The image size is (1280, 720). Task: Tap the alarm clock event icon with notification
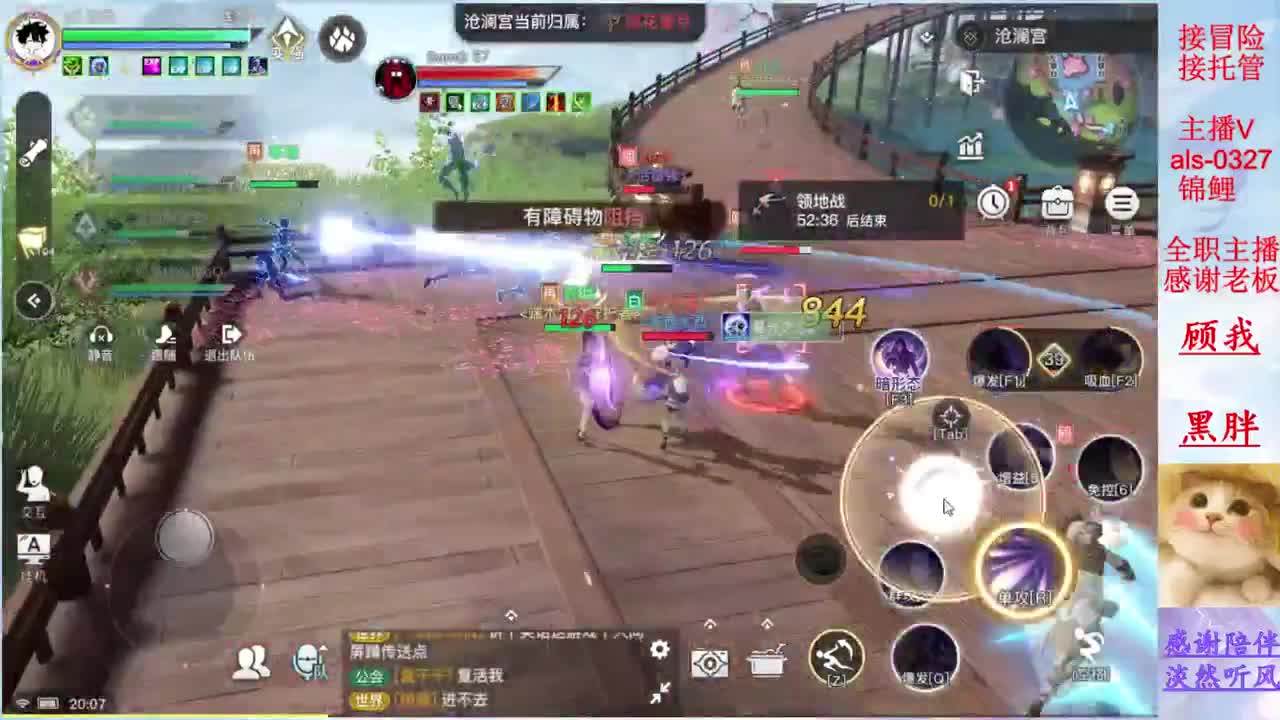(x=993, y=201)
